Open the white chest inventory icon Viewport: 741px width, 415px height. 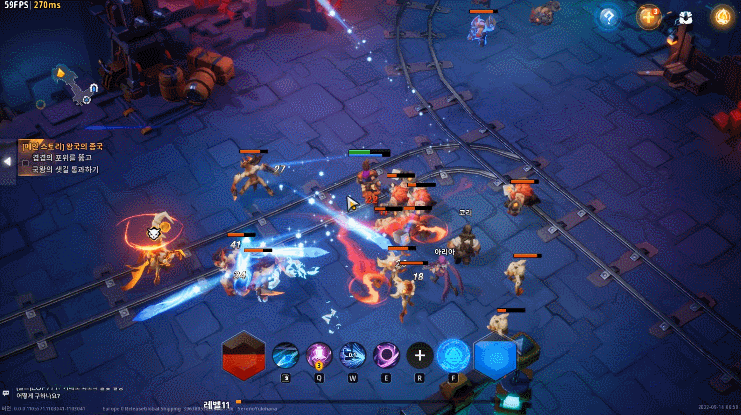click(x=685, y=17)
